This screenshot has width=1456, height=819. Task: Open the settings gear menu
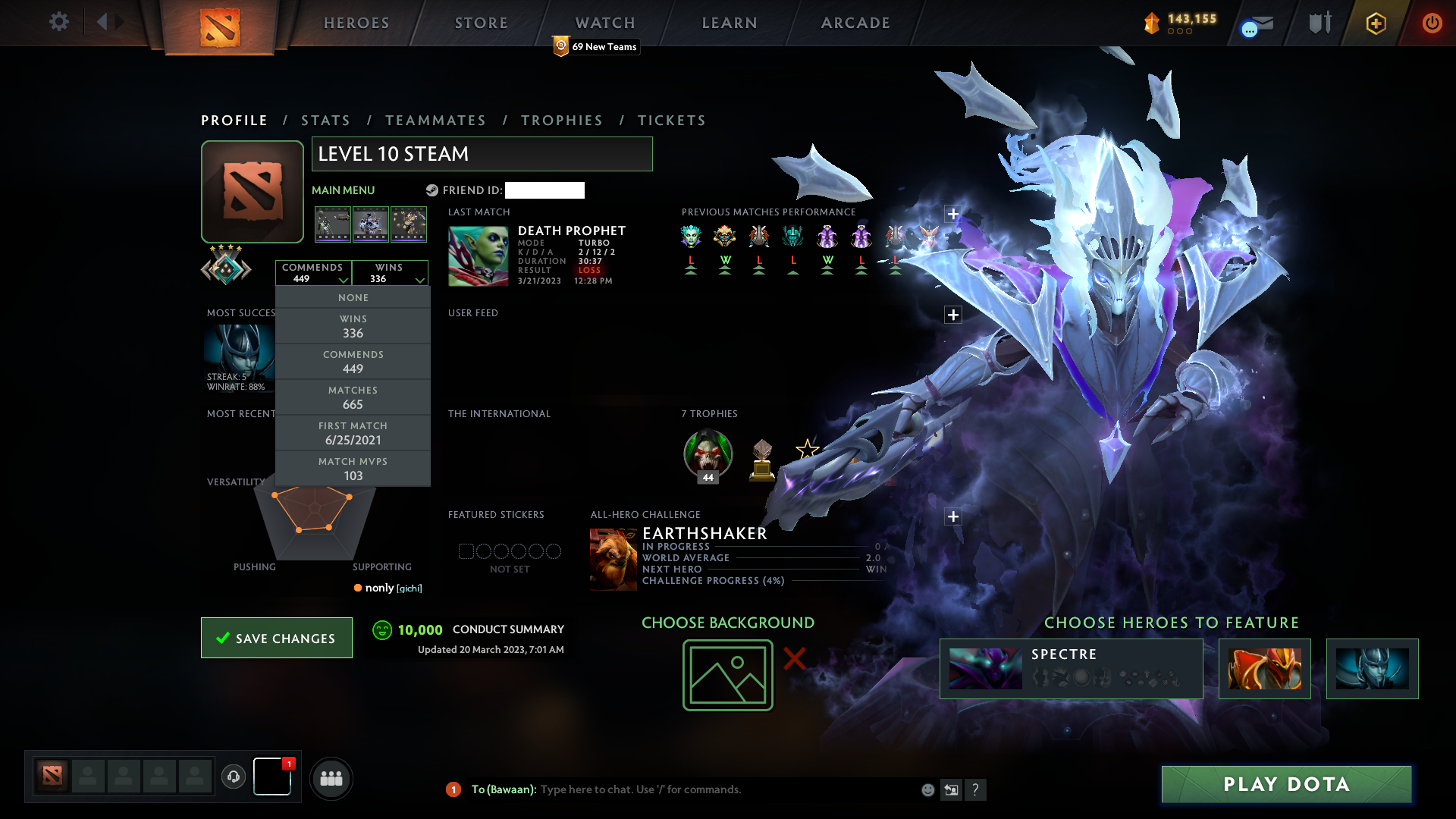click(59, 22)
